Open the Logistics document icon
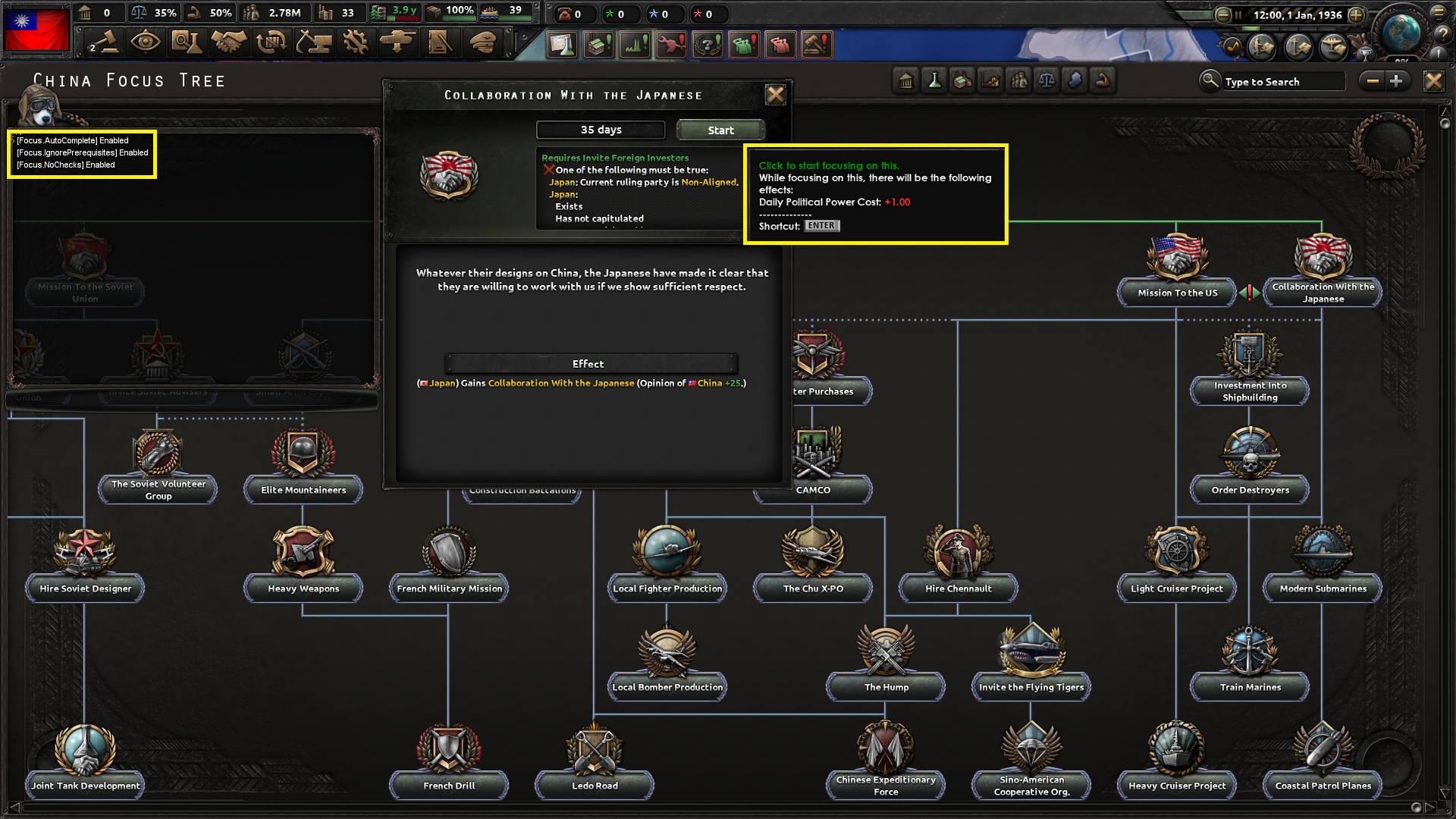Screen dimensions: 1456x819 tap(439, 43)
